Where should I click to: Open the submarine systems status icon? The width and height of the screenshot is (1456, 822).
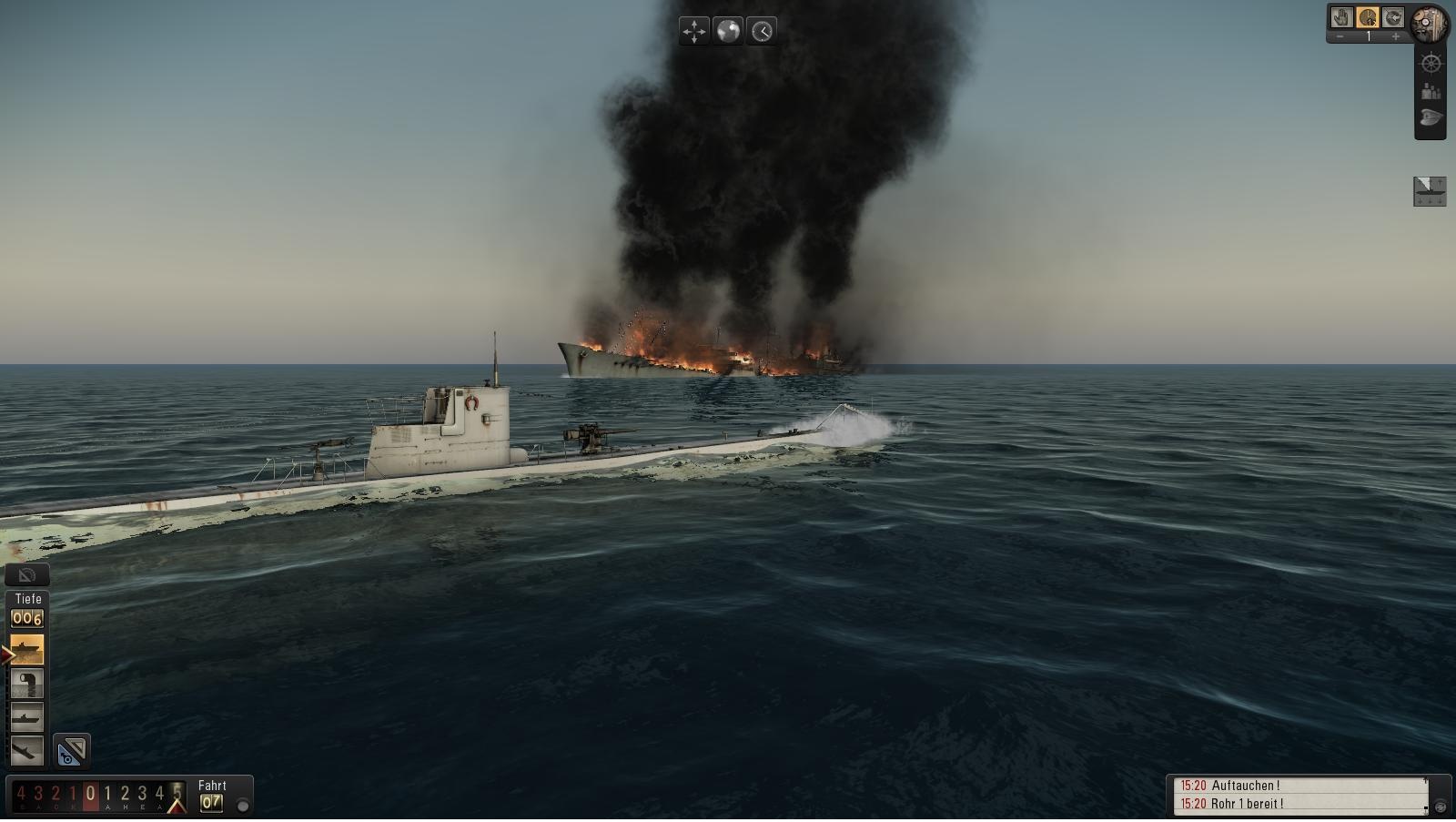1429,190
